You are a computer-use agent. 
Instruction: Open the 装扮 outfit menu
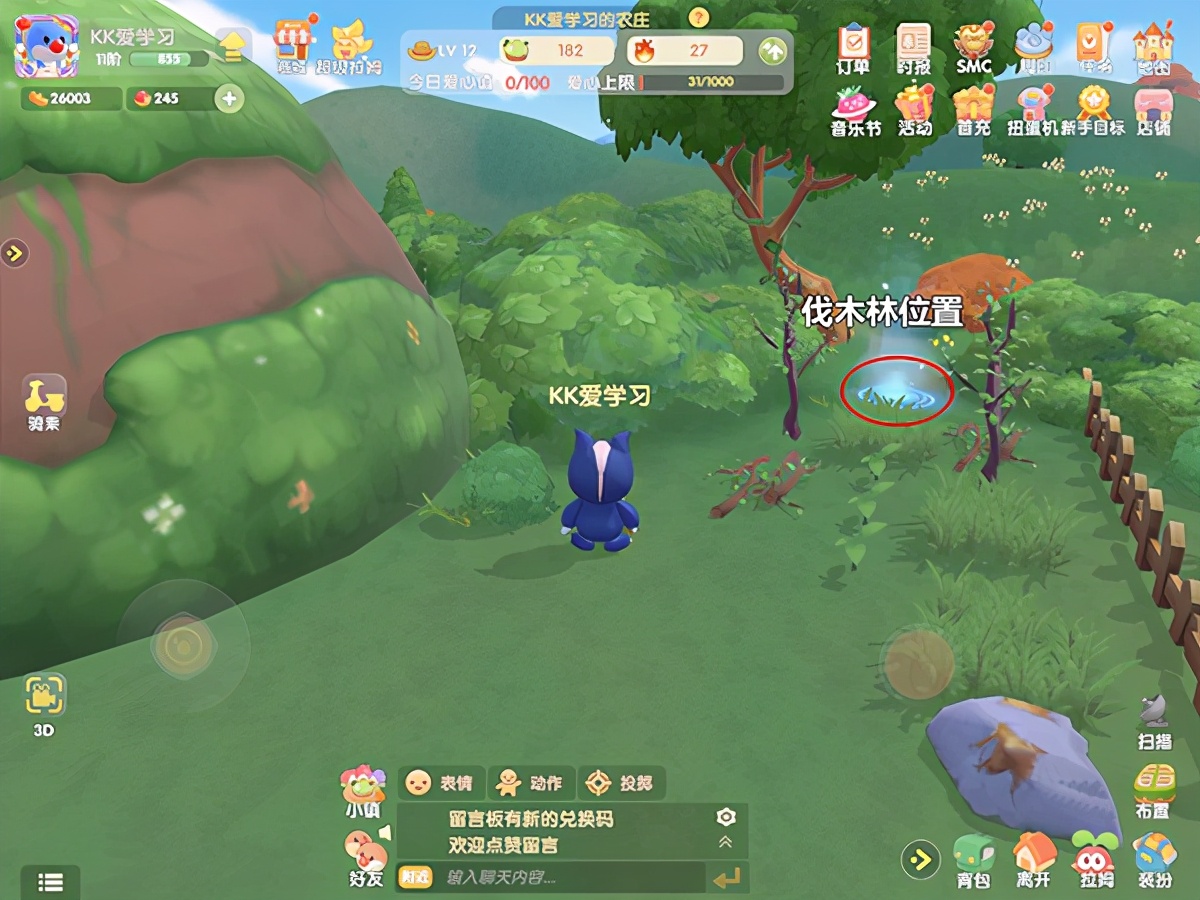coord(1153,859)
